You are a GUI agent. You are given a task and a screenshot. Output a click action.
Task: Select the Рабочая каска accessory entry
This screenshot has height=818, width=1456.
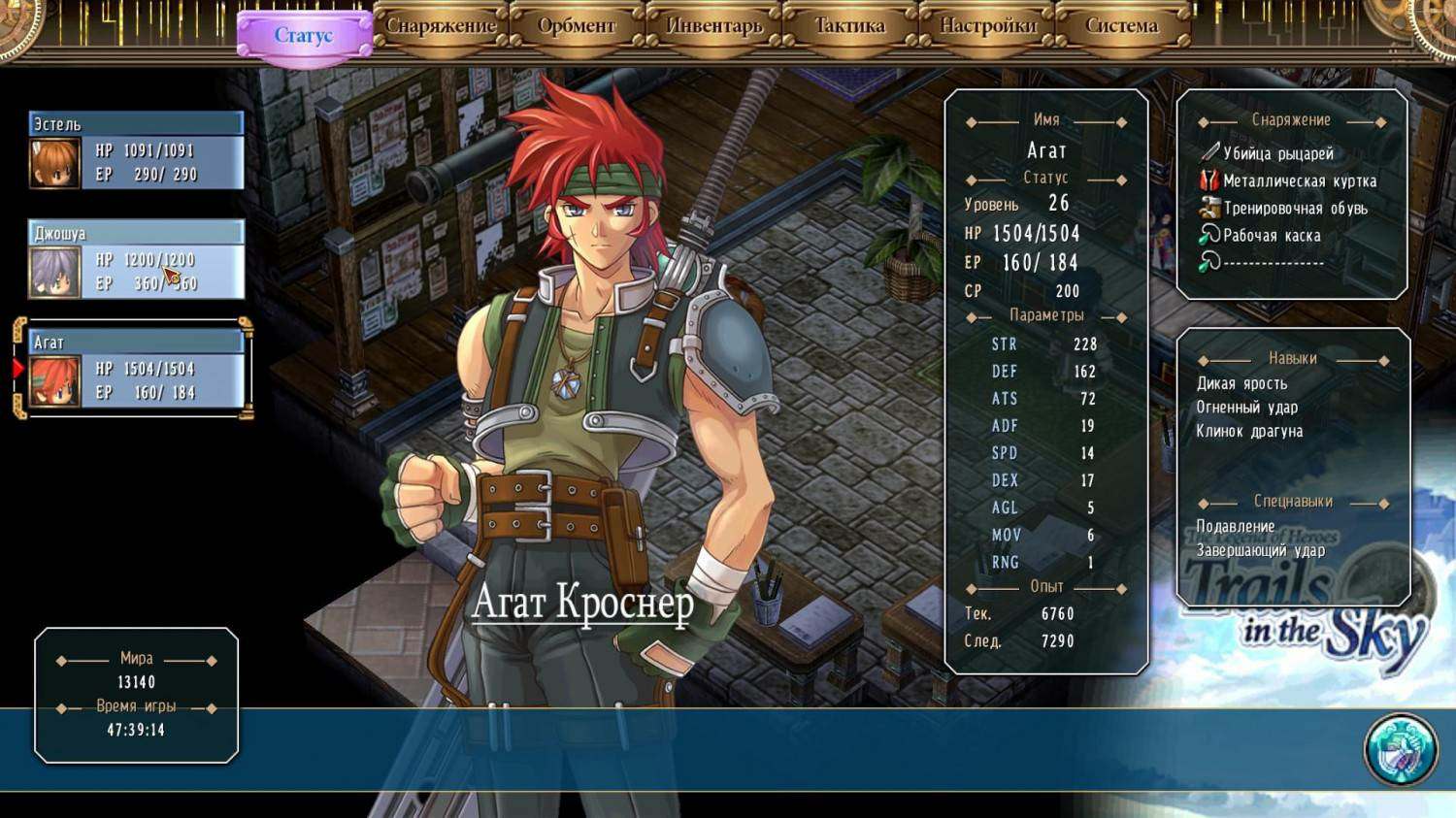click(1272, 235)
